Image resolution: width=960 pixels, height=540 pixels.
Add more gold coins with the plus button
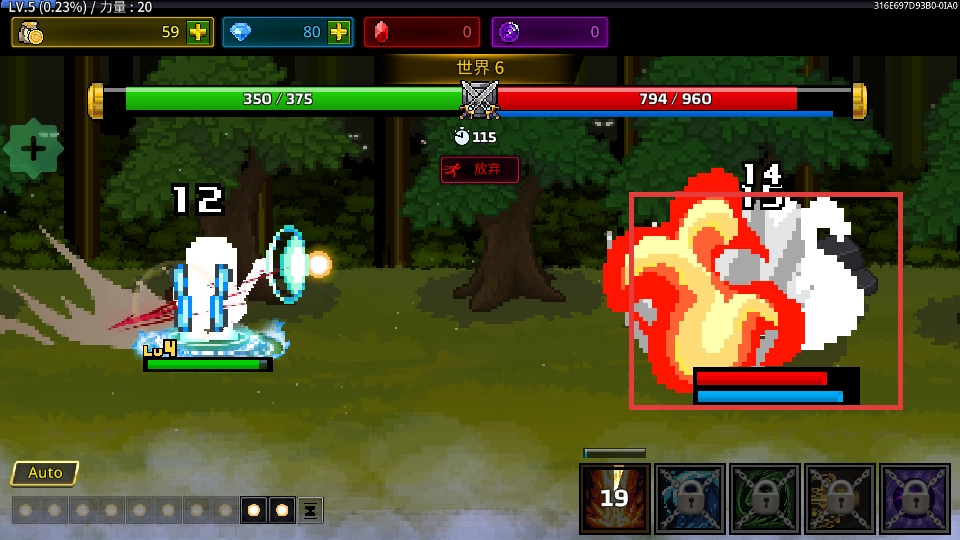click(198, 32)
